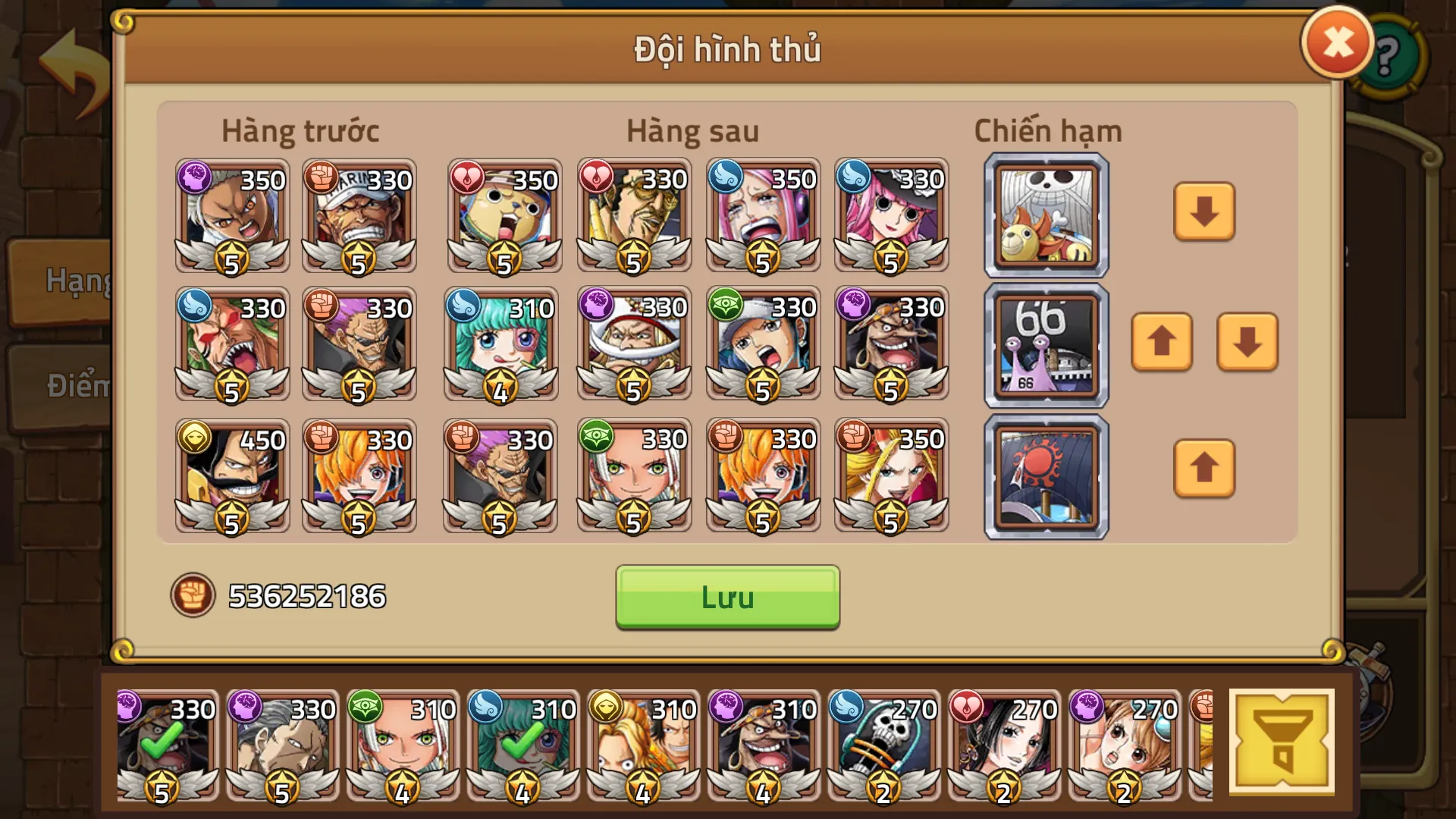Move the bottom warship up with the arrow
Viewport: 1456px width, 819px height.
tap(1204, 469)
